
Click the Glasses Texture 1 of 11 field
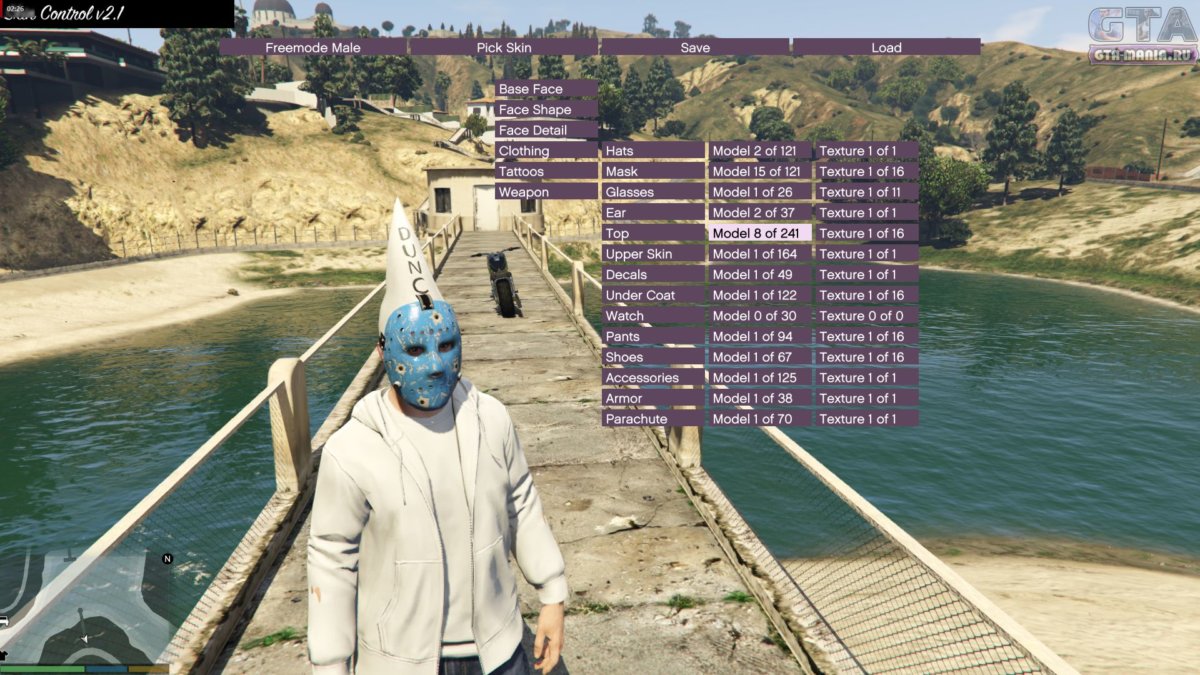(866, 192)
